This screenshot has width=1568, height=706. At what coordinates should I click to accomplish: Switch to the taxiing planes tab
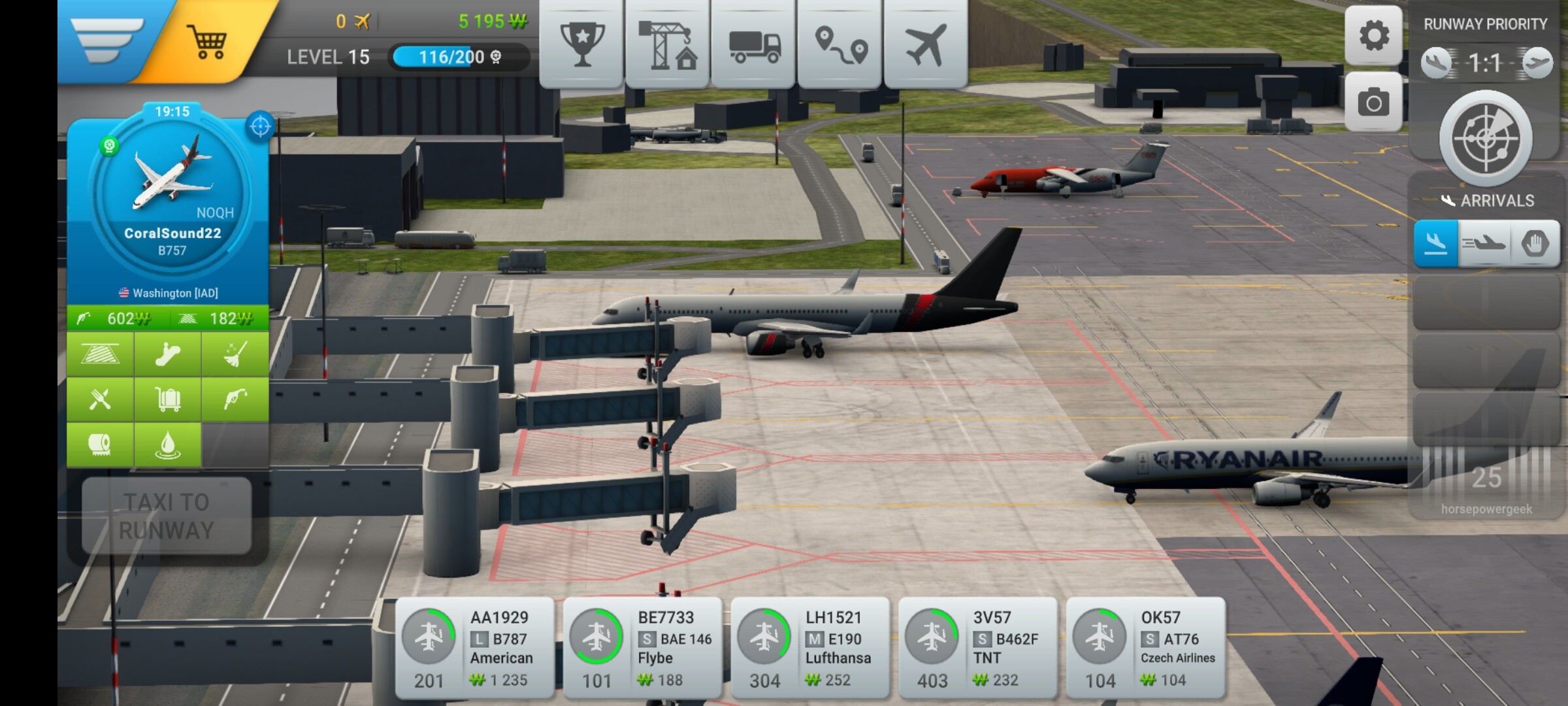tap(1484, 244)
